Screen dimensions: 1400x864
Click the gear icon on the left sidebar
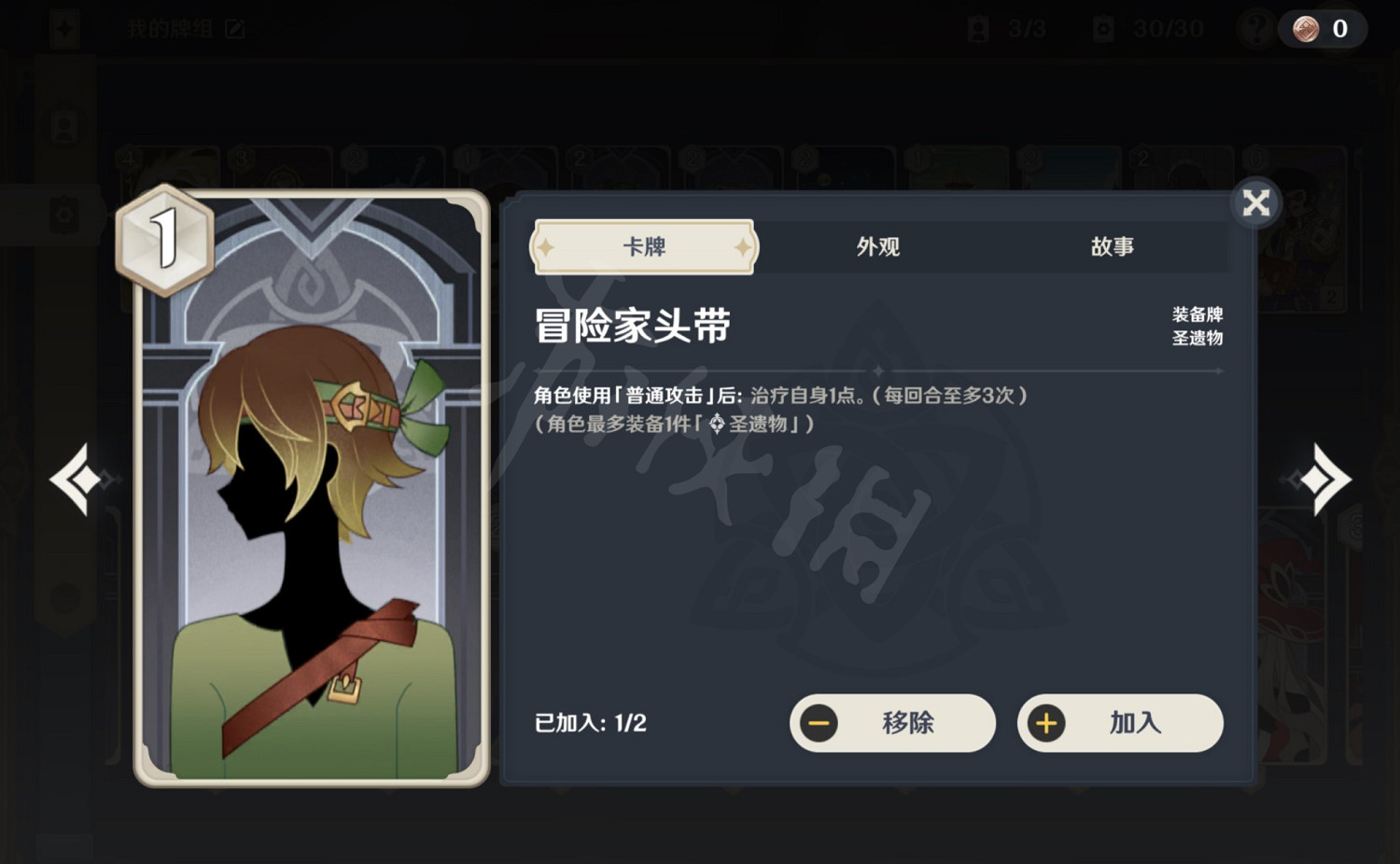click(63, 213)
